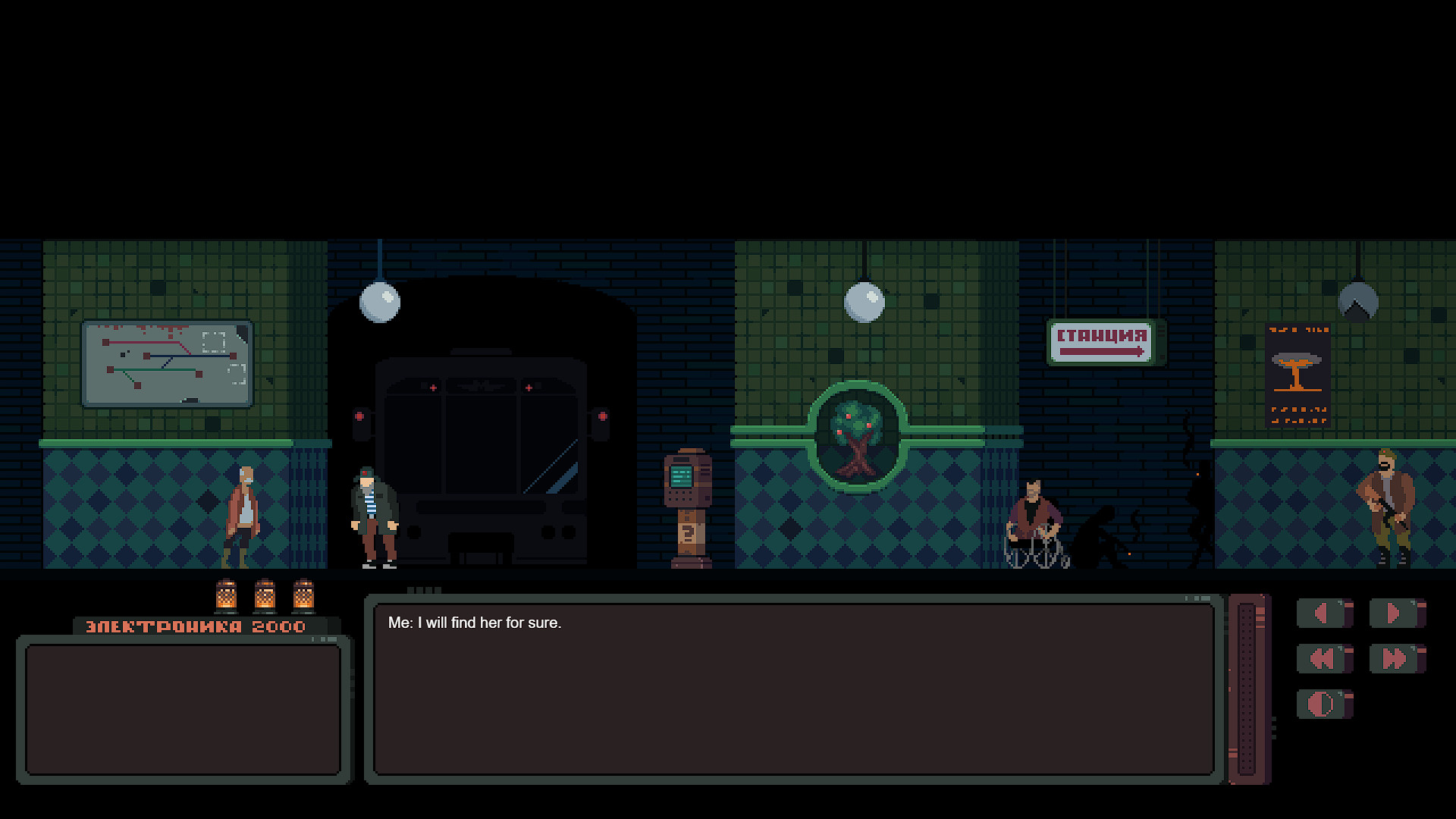This screenshot has height=819, width=1456.
Task: Click the ЭЛЕКТРОНИКА 2000 device screen
Action: (x=184, y=709)
